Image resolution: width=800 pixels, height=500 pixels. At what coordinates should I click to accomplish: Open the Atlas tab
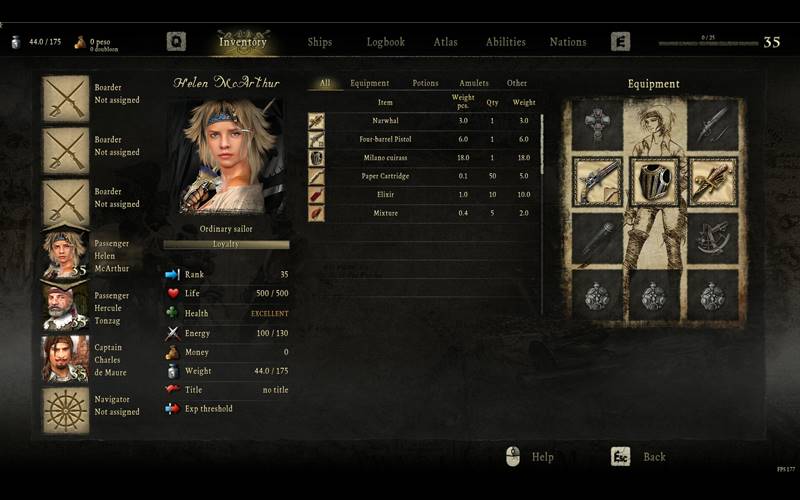tap(445, 42)
